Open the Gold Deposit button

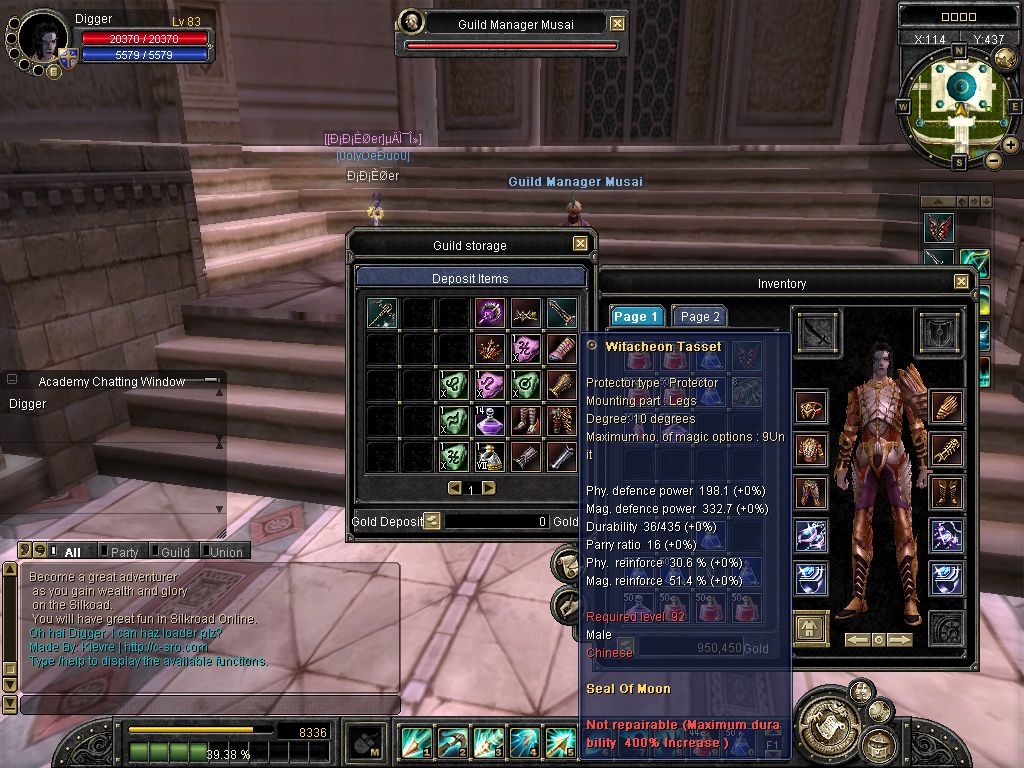tap(431, 520)
